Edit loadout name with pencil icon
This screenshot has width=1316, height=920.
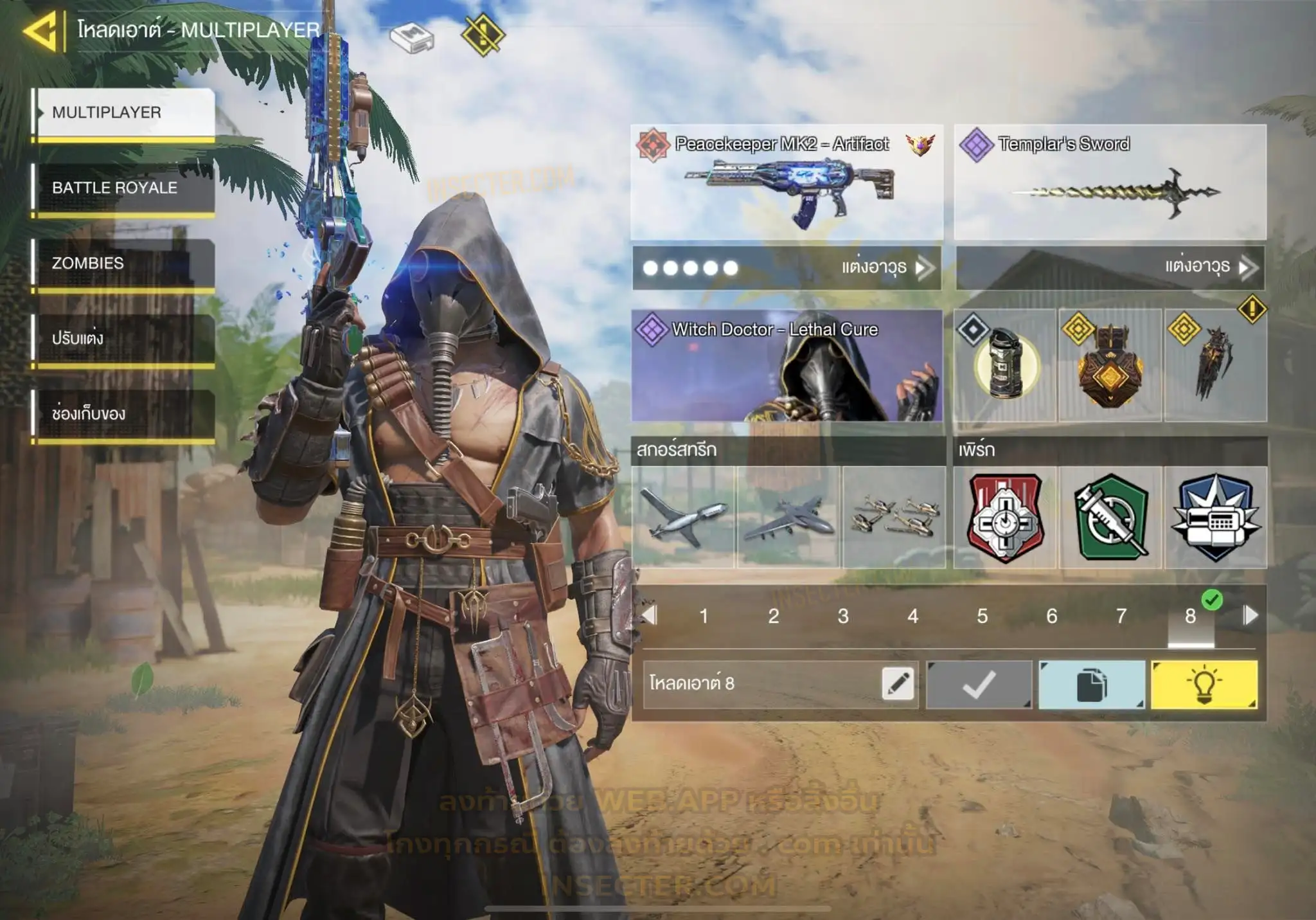898,683
